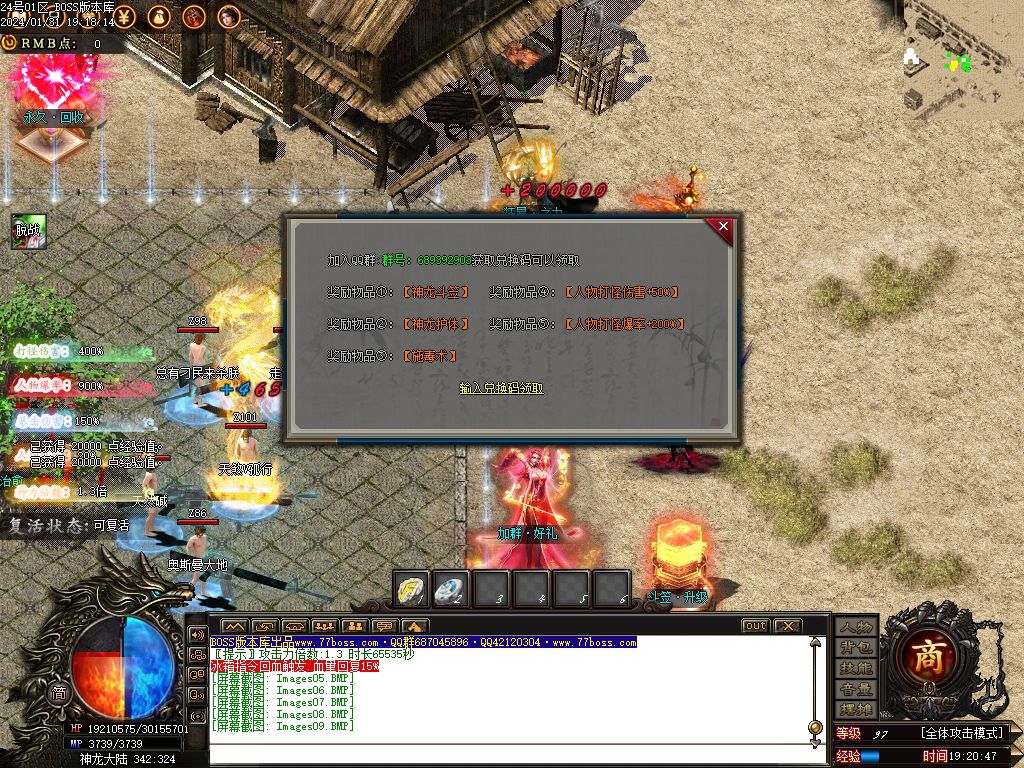Open the 背包 backpack panel

(856, 648)
